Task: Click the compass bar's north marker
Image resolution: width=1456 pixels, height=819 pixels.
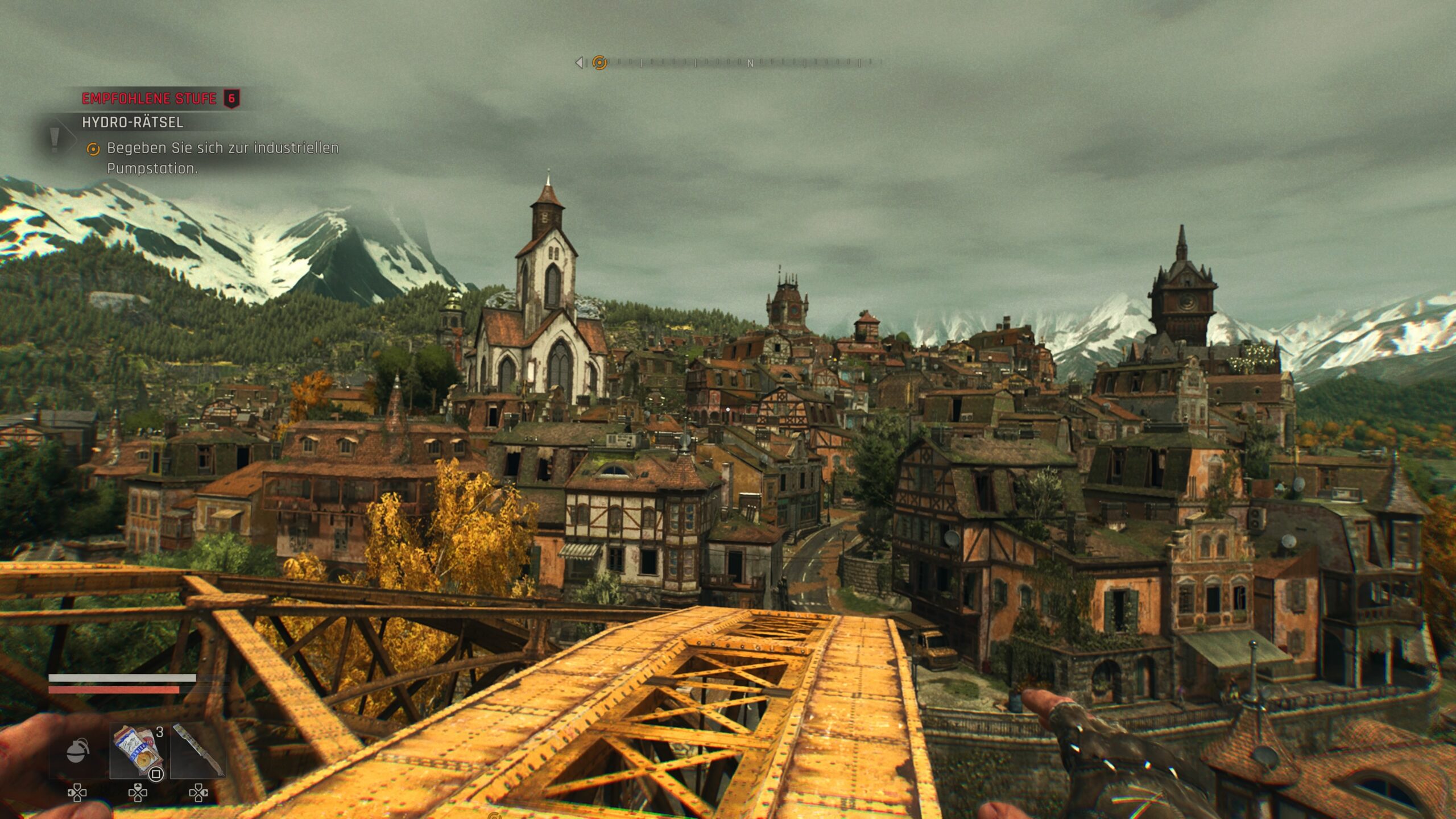Action: tap(750, 64)
